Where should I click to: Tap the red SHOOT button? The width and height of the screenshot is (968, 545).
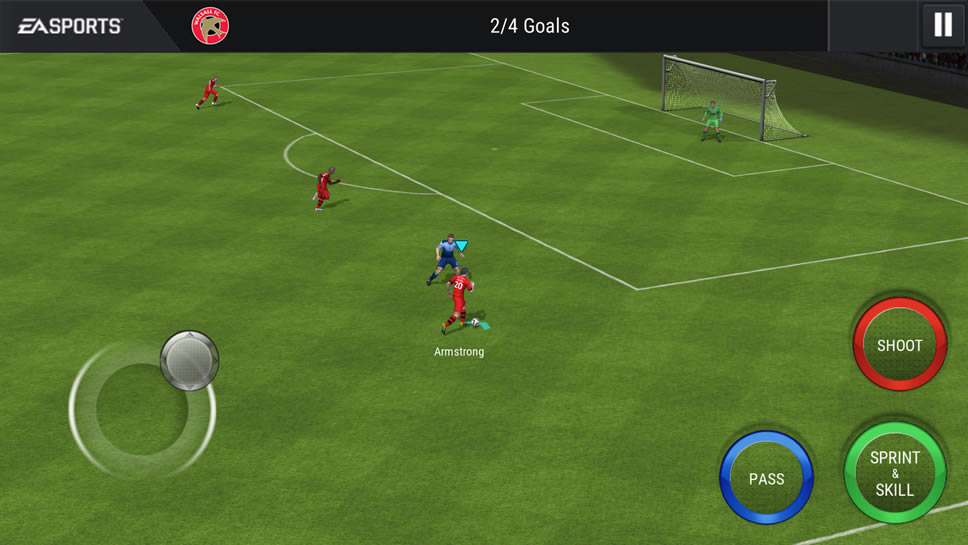[899, 345]
